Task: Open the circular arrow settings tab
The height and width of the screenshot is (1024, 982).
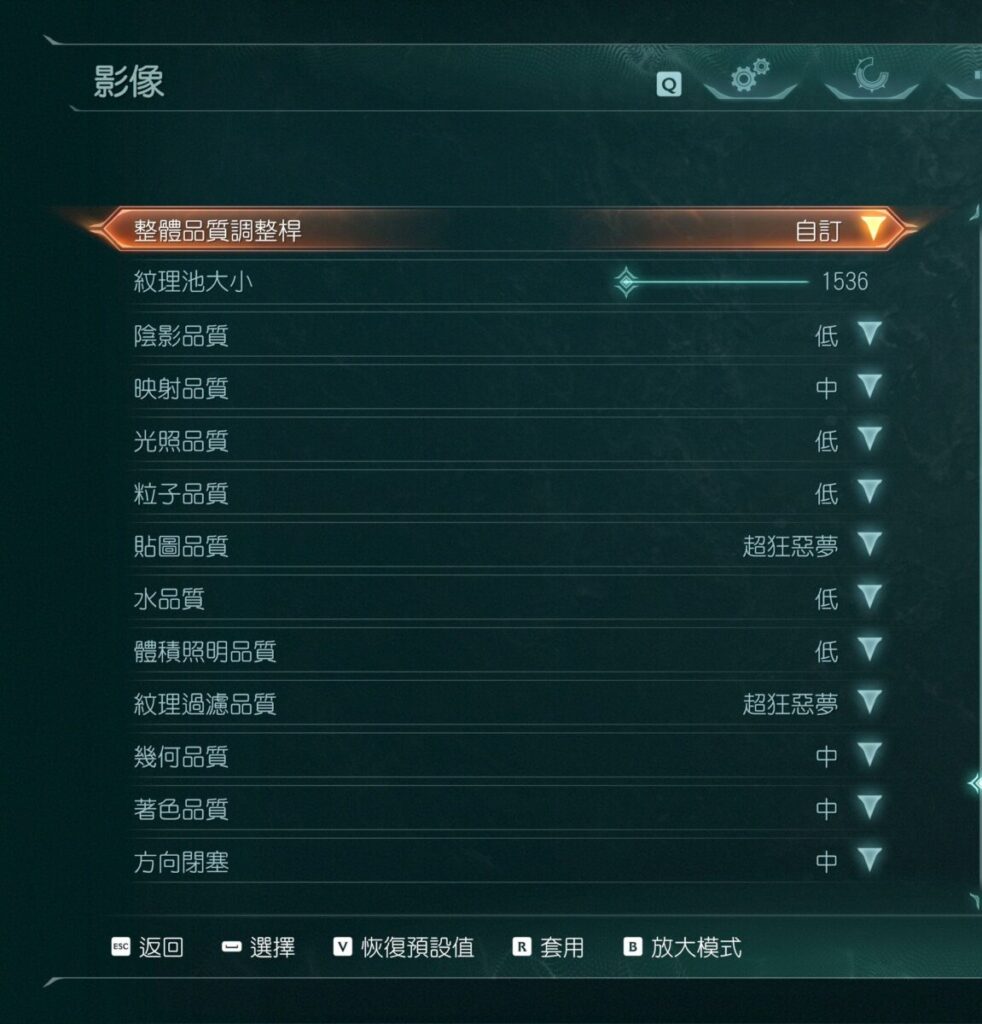Action: [x=870, y=77]
